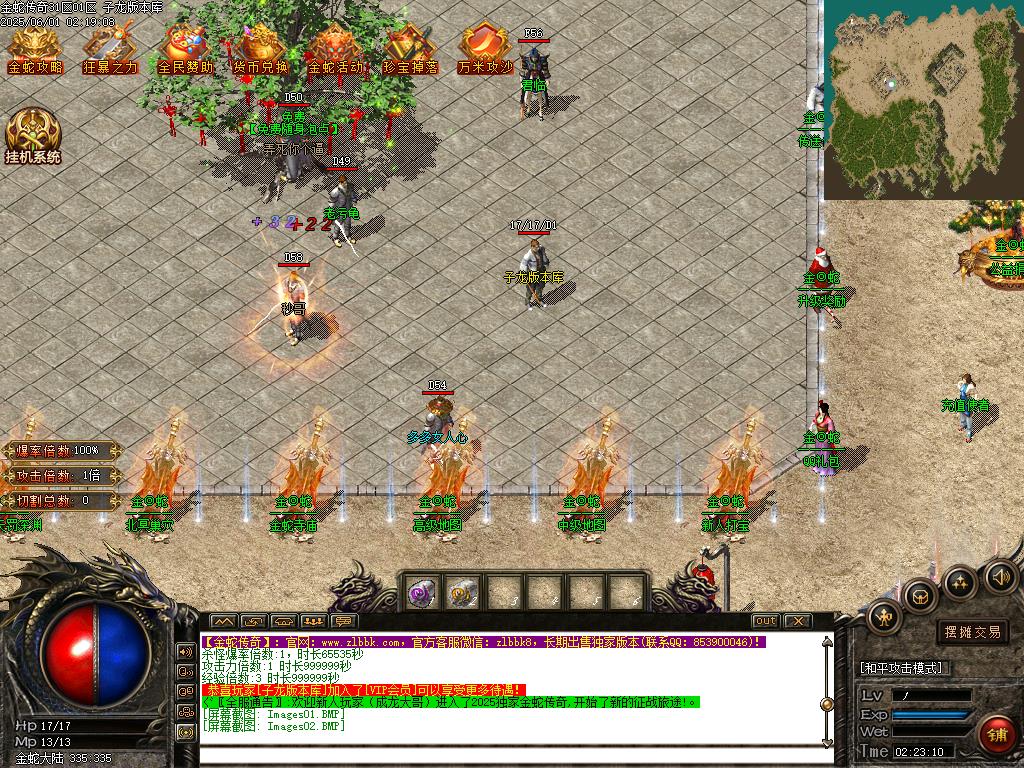Open the bag chest round button
Viewport: 1024px width, 768px height.
click(x=919, y=595)
